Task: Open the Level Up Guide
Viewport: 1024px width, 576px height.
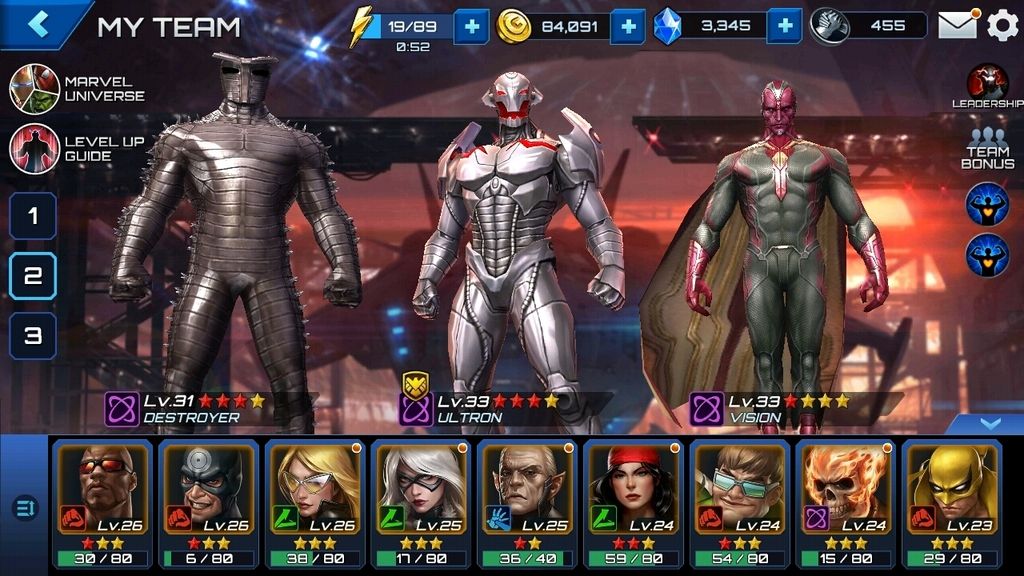Action: 78,149
